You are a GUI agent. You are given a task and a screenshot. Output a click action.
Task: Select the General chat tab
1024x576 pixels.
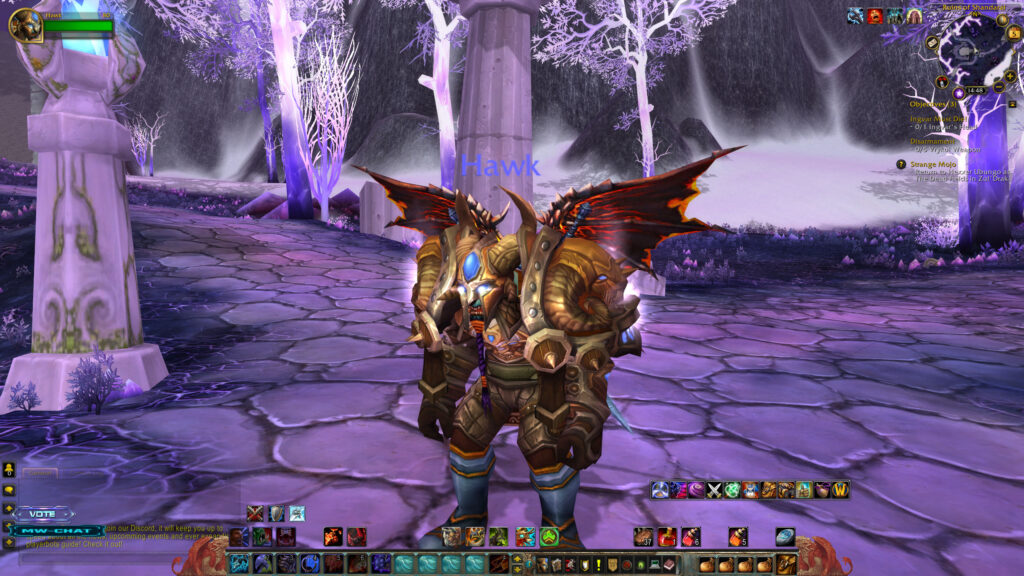pyautogui.click(x=40, y=472)
